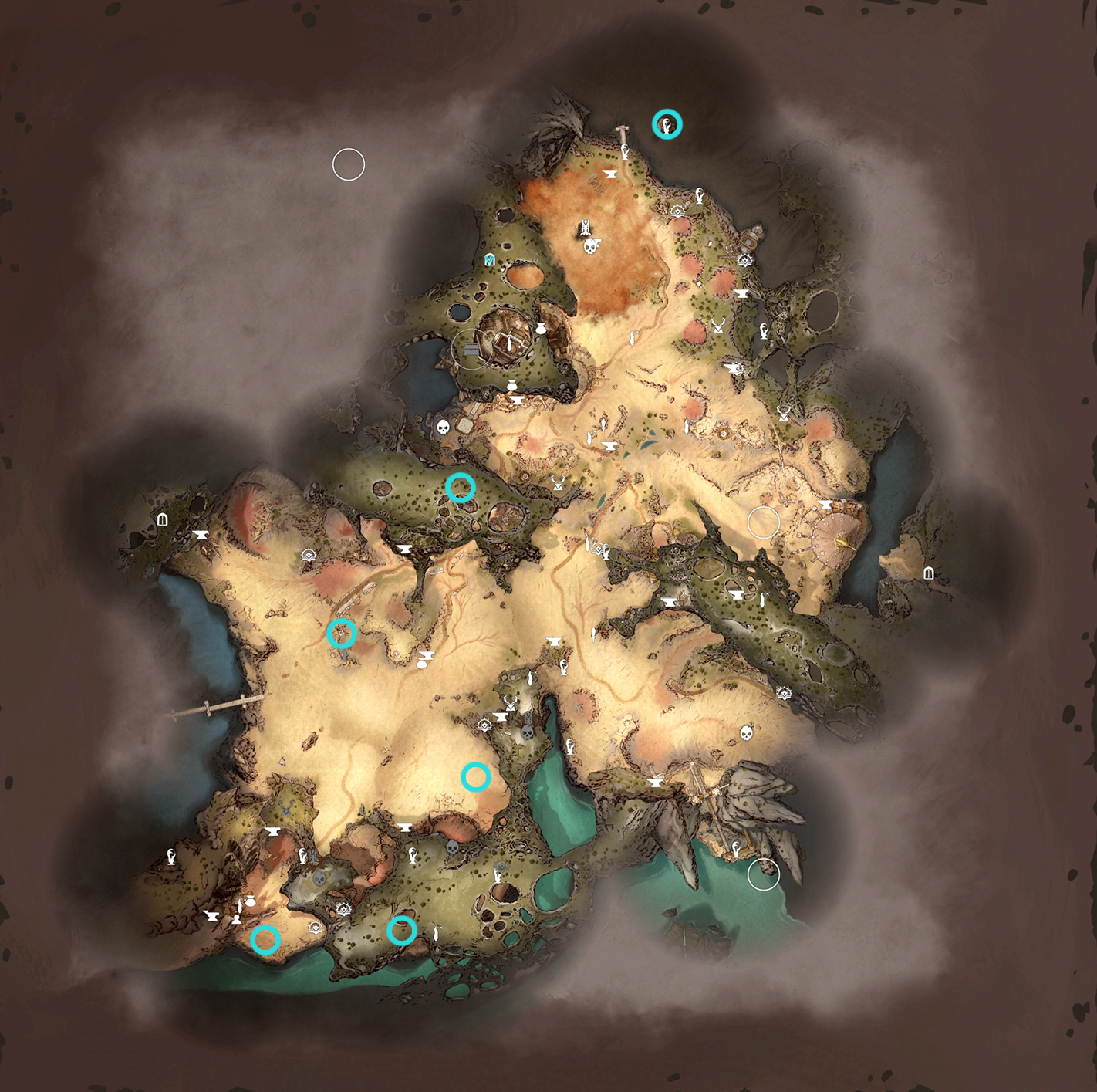
Task: Select the empty white circle marker in the northwest fog
Action: [x=349, y=163]
